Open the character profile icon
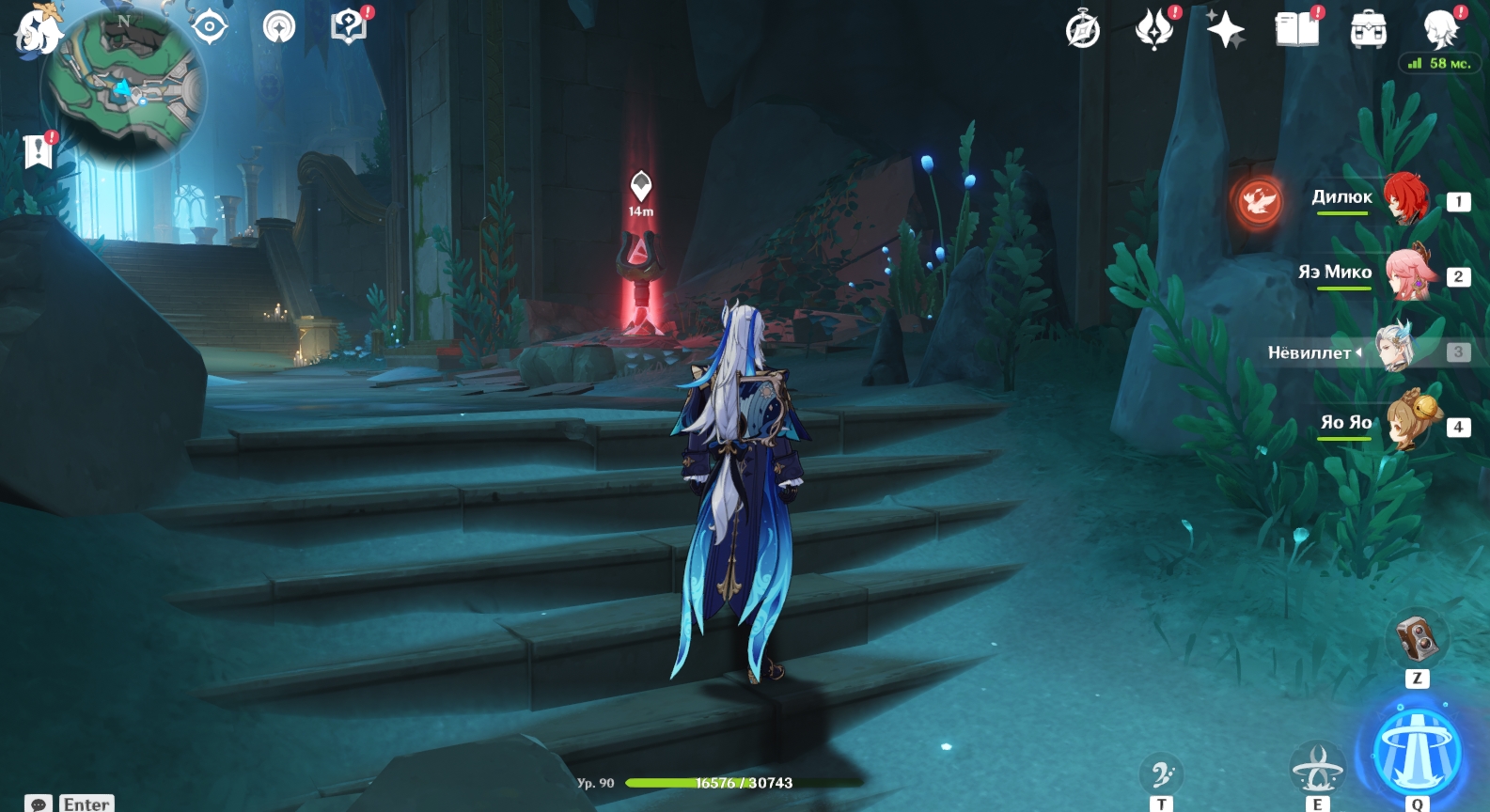 point(1439,30)
